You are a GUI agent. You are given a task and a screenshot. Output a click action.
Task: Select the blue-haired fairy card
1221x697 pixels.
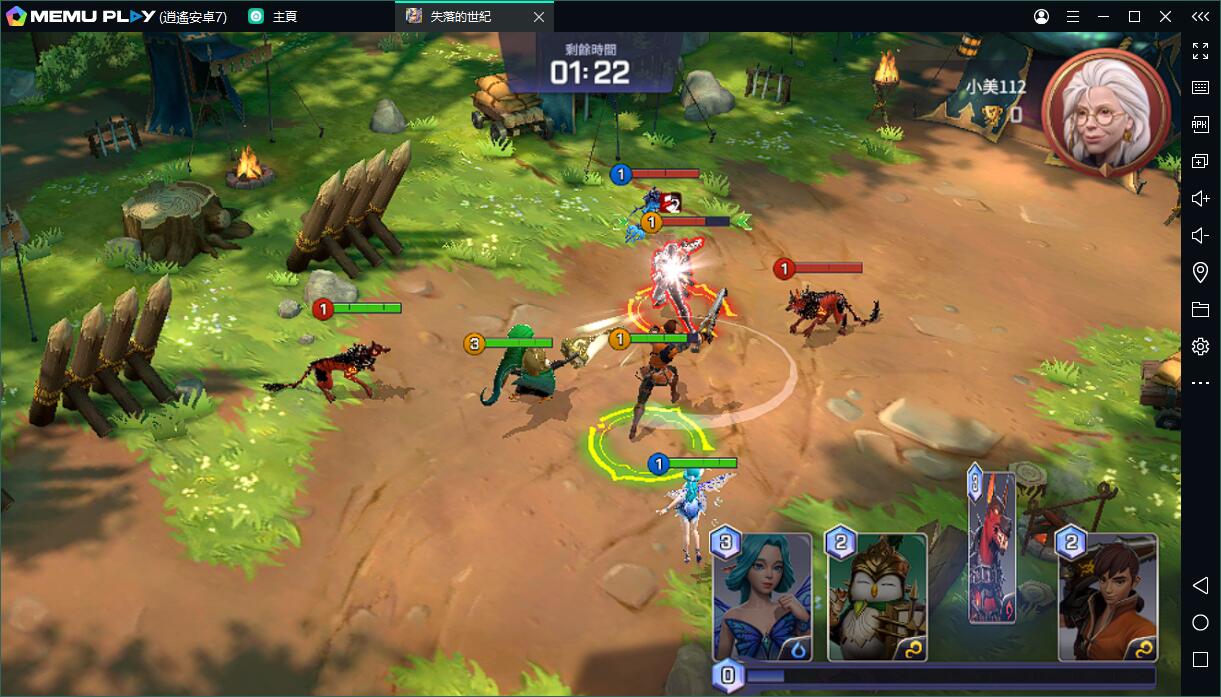(x=762, y=598)
